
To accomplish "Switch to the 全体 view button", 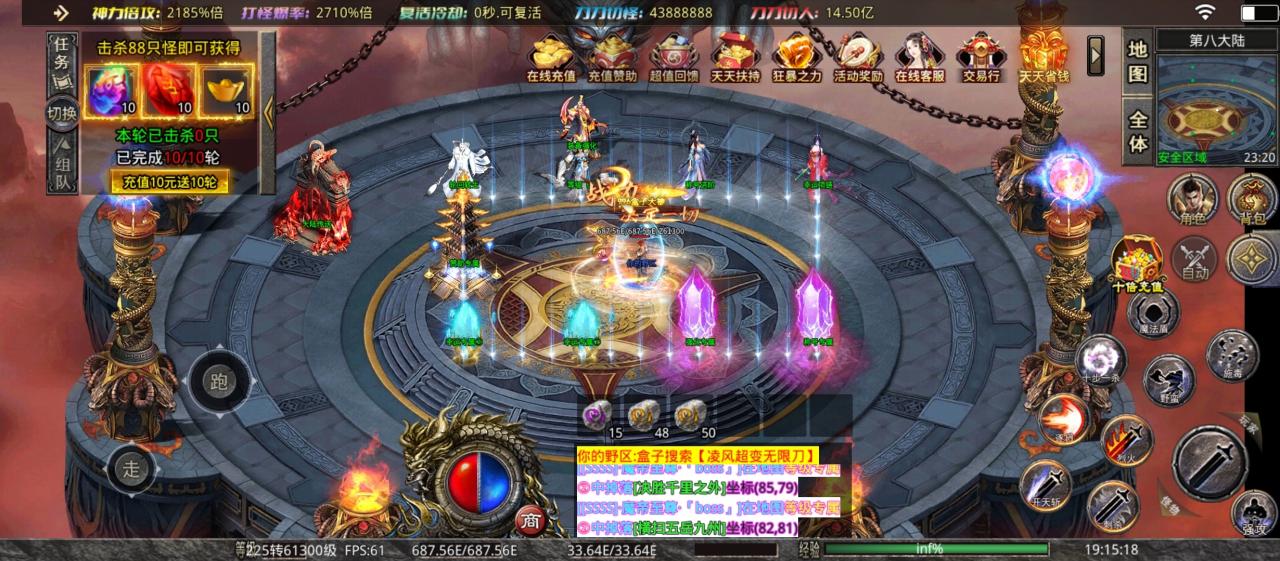I will (1138, 128).
